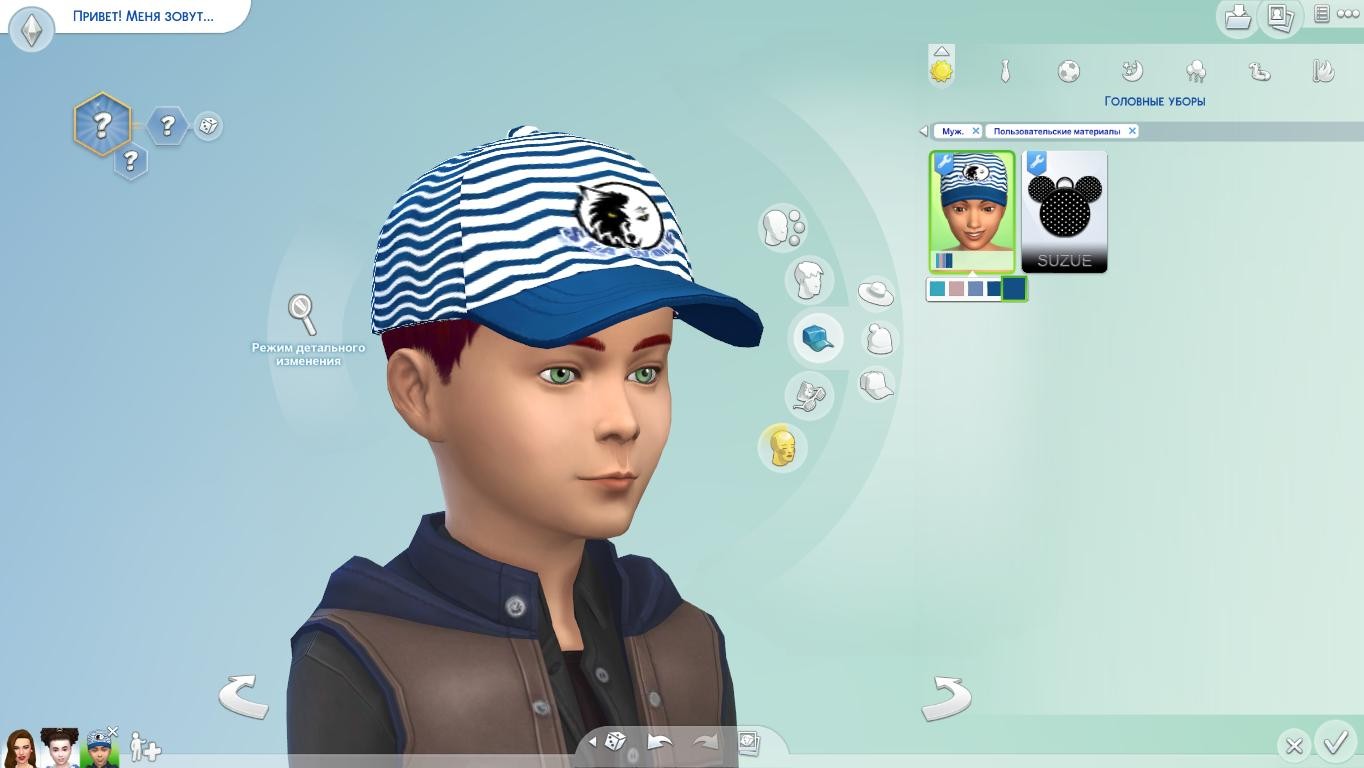This screenshot has height=768, width=1364.
Task: Select the brimmed hat subcategory
Action: click(876, 293)
